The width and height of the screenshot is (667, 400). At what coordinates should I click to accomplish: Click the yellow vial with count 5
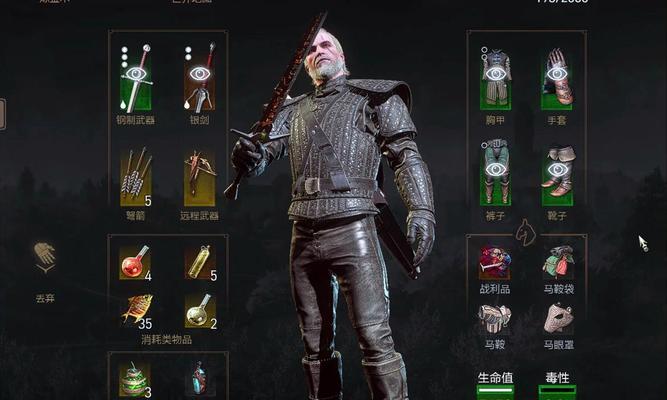tap(199, 263)
